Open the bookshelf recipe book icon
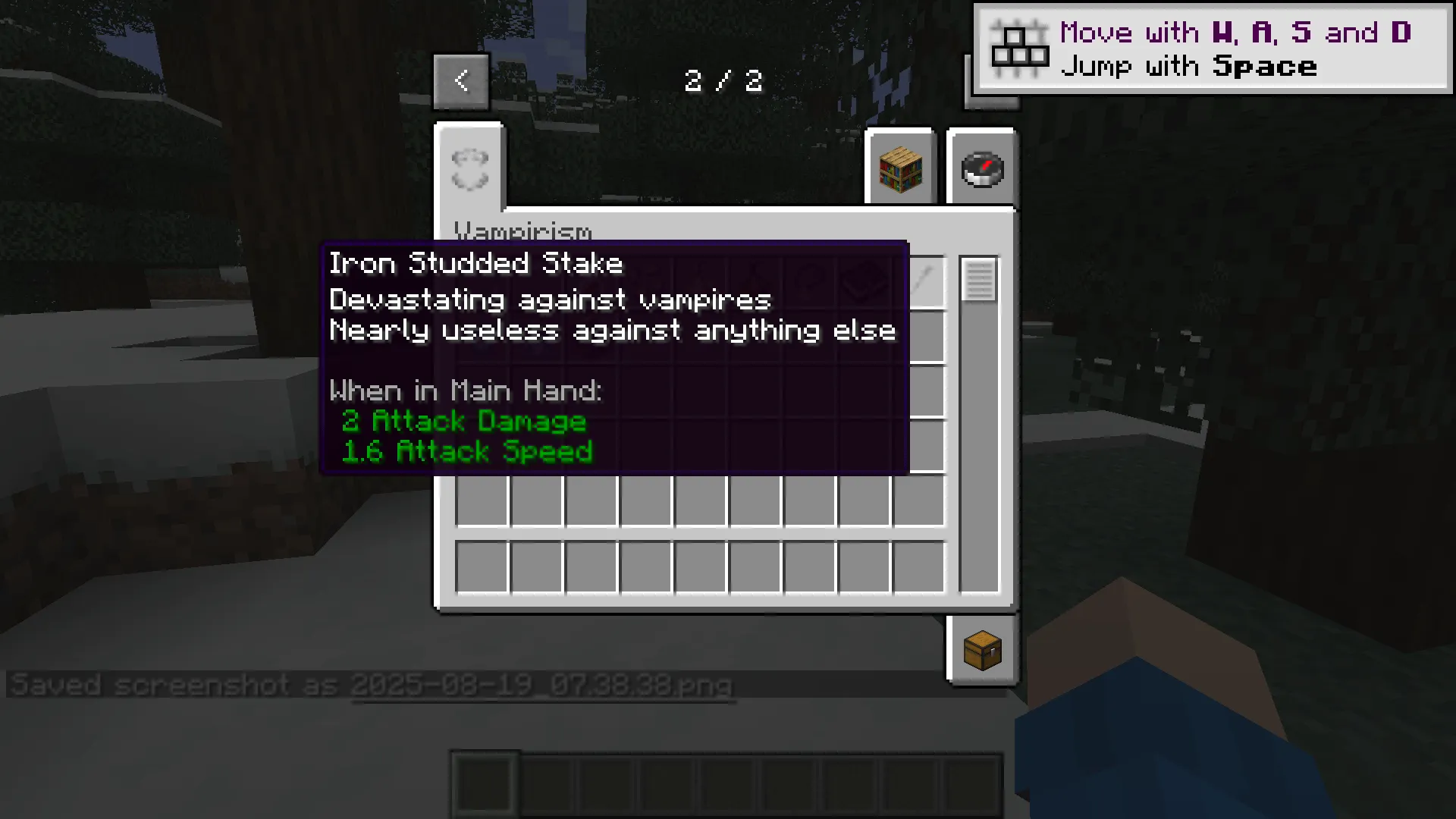 pyautogui.click(x=901, y=168)
